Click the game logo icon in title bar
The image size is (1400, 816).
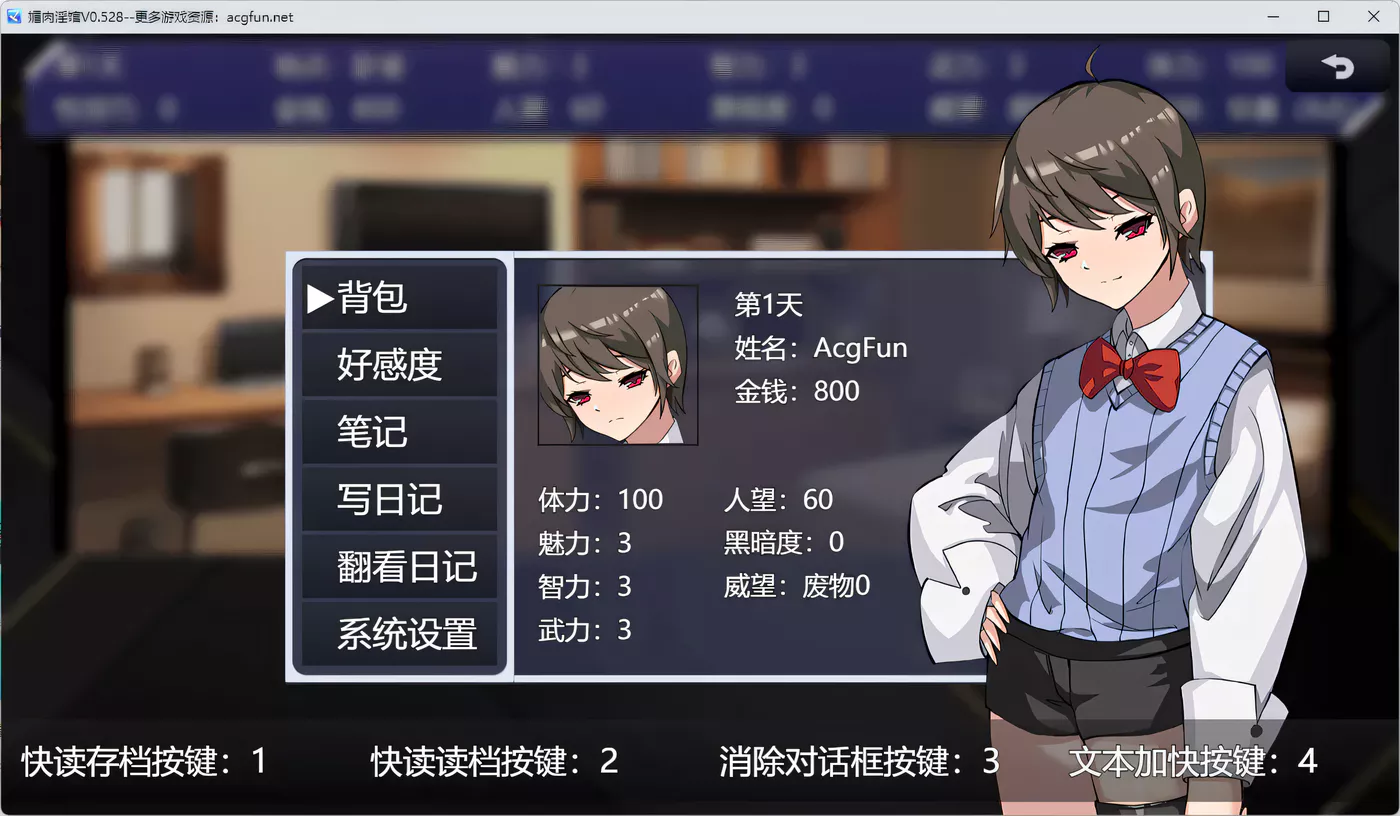click(14, 16)
